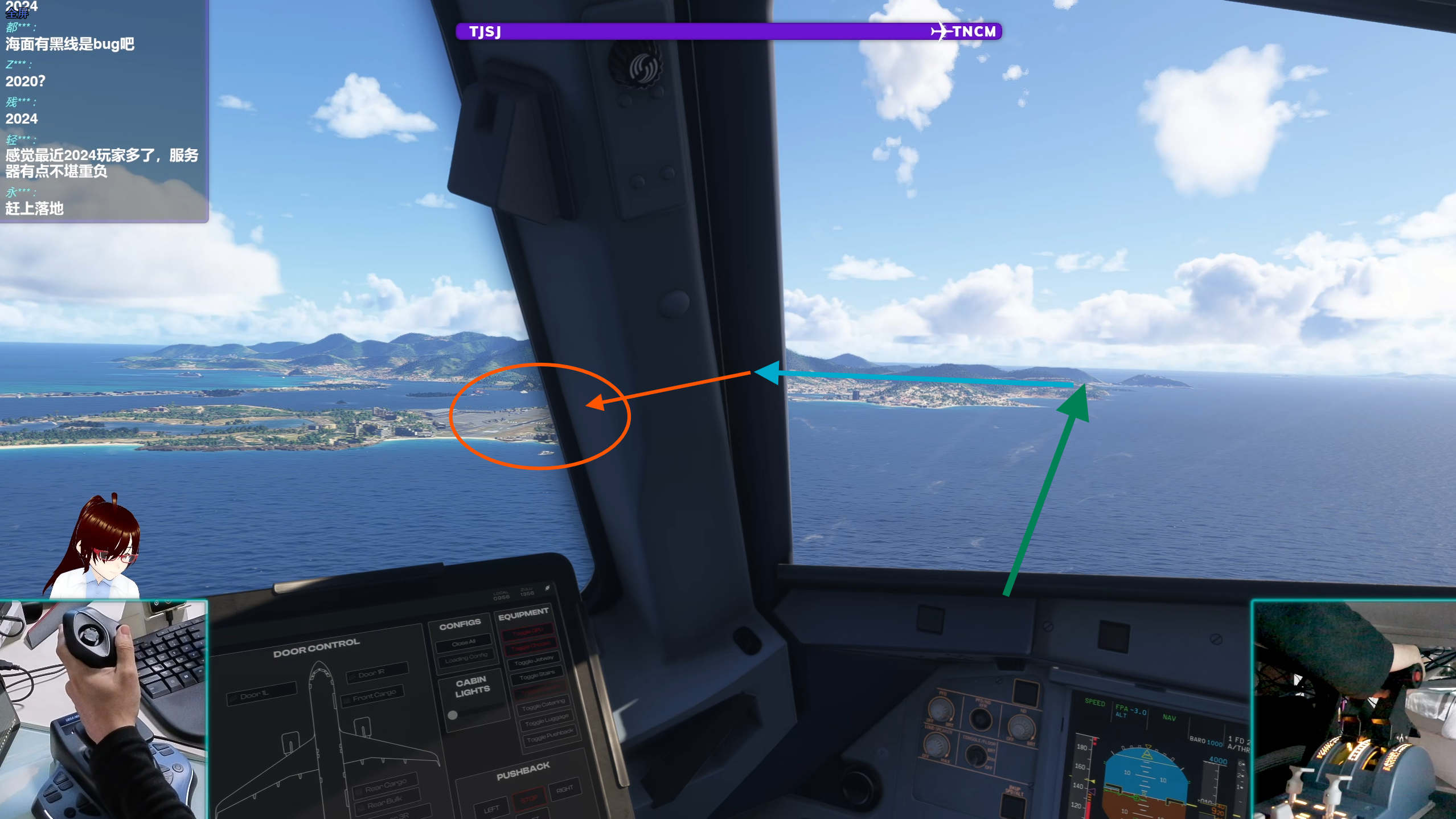
Task: Toggle the Rear Cargo door
Action: point(385,785)
